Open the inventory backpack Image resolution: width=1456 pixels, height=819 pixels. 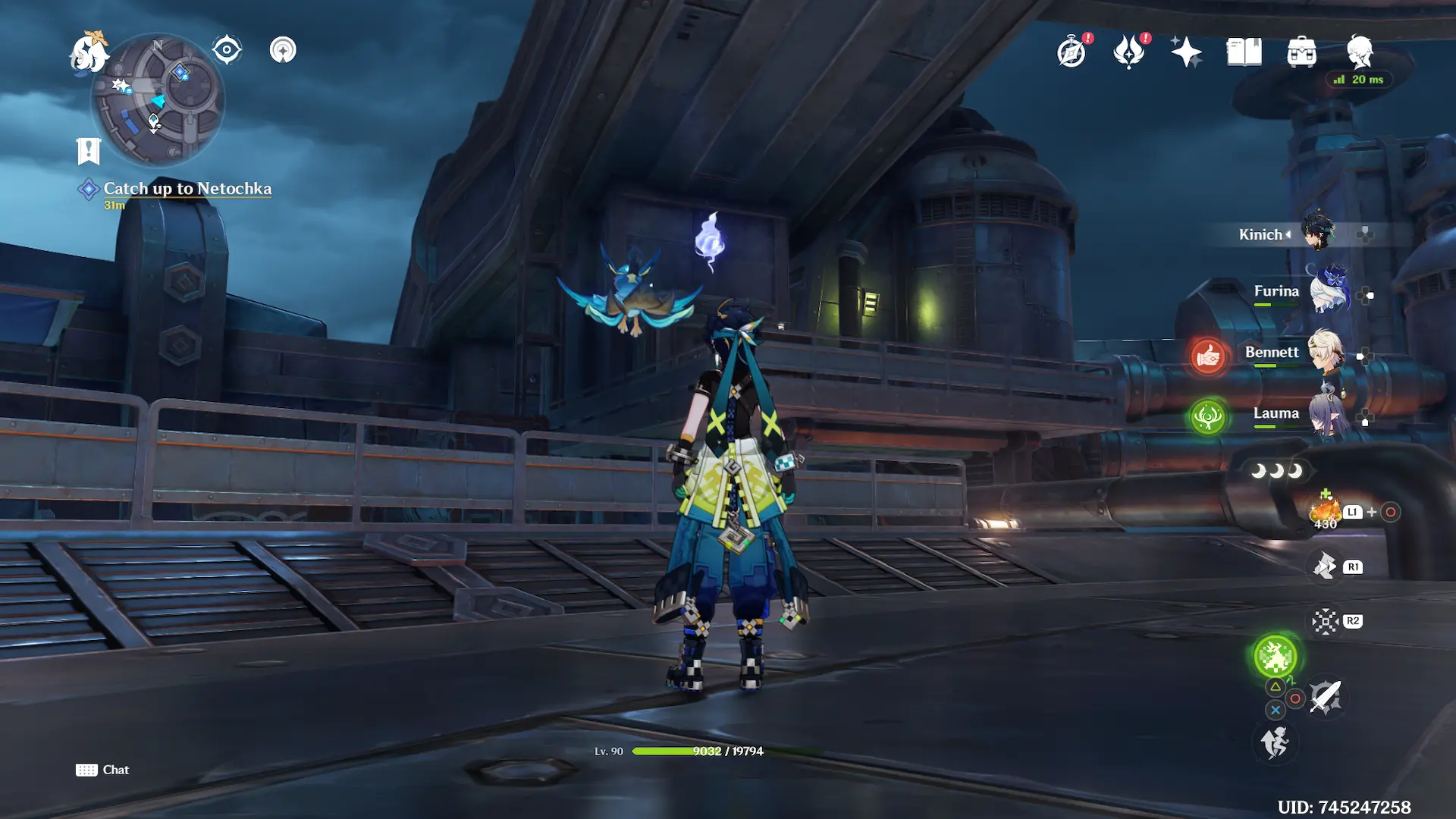coord(1301,52)
